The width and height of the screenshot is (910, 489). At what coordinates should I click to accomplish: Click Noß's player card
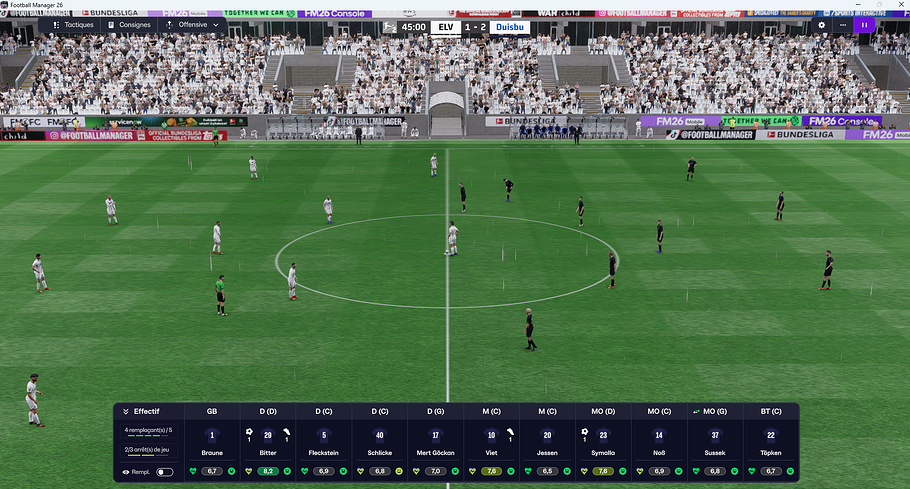click(x=659, y=441)
